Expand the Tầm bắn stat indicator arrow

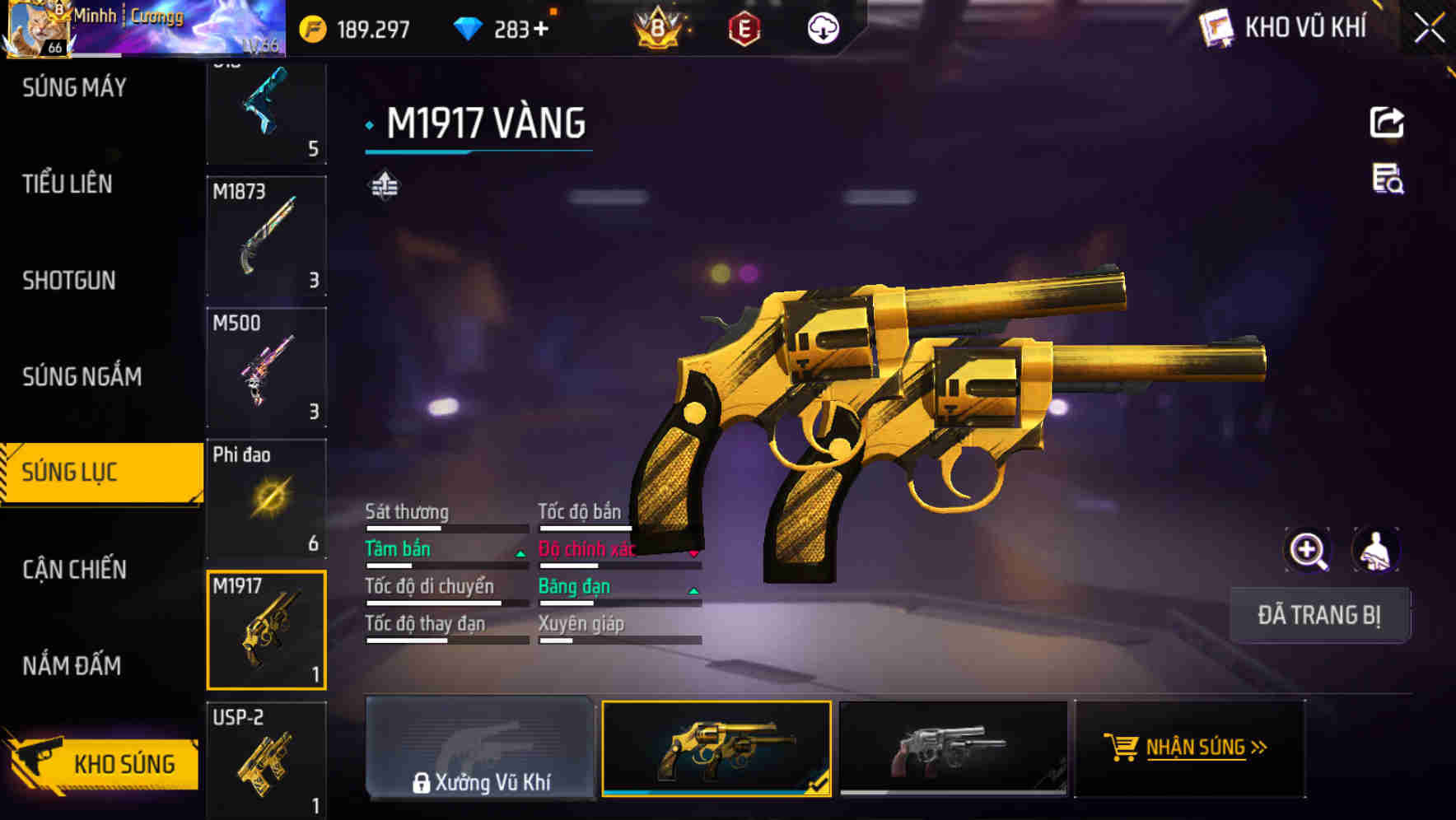point(520,555)
